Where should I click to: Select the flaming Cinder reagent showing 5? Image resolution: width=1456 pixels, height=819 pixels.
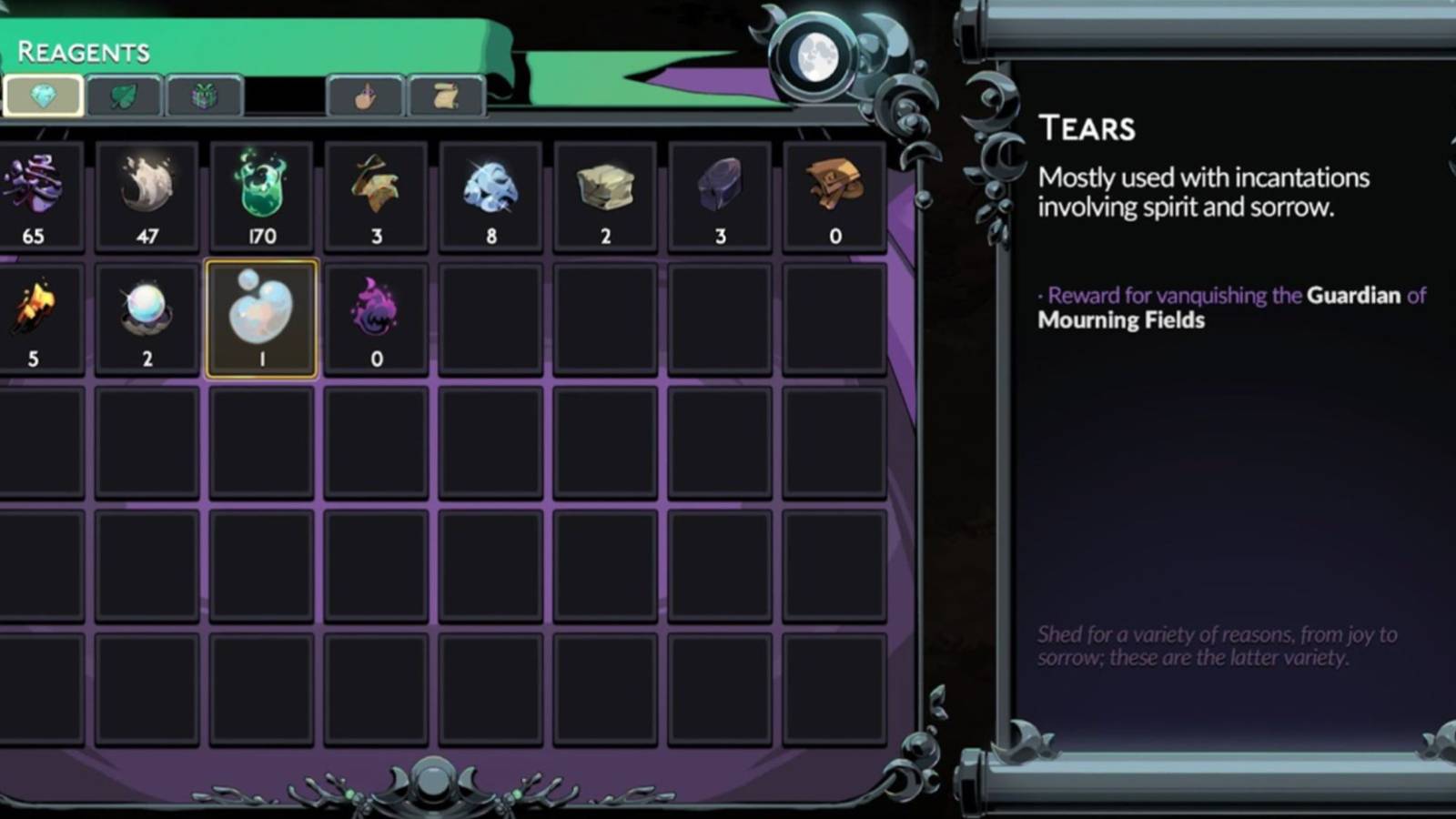click(32, 314)
